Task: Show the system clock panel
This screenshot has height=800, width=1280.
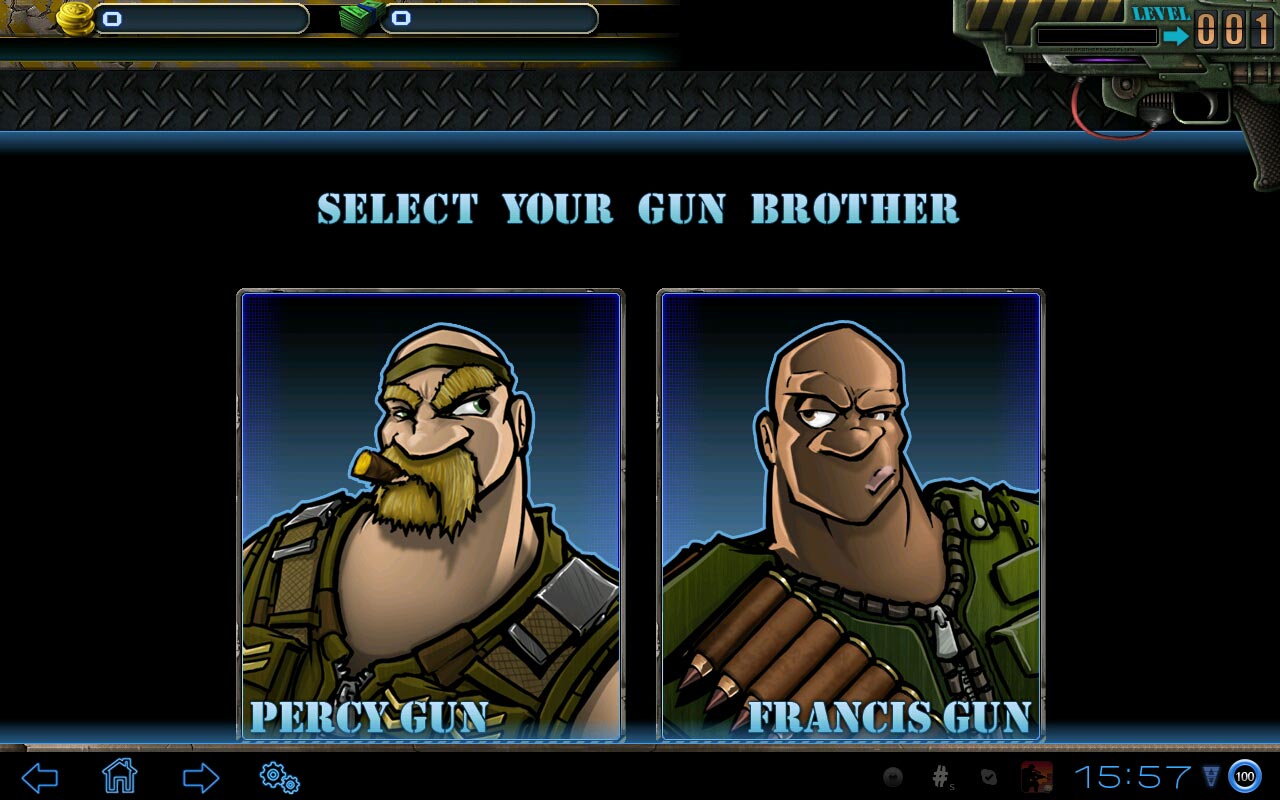Action: coord(1132,777)
